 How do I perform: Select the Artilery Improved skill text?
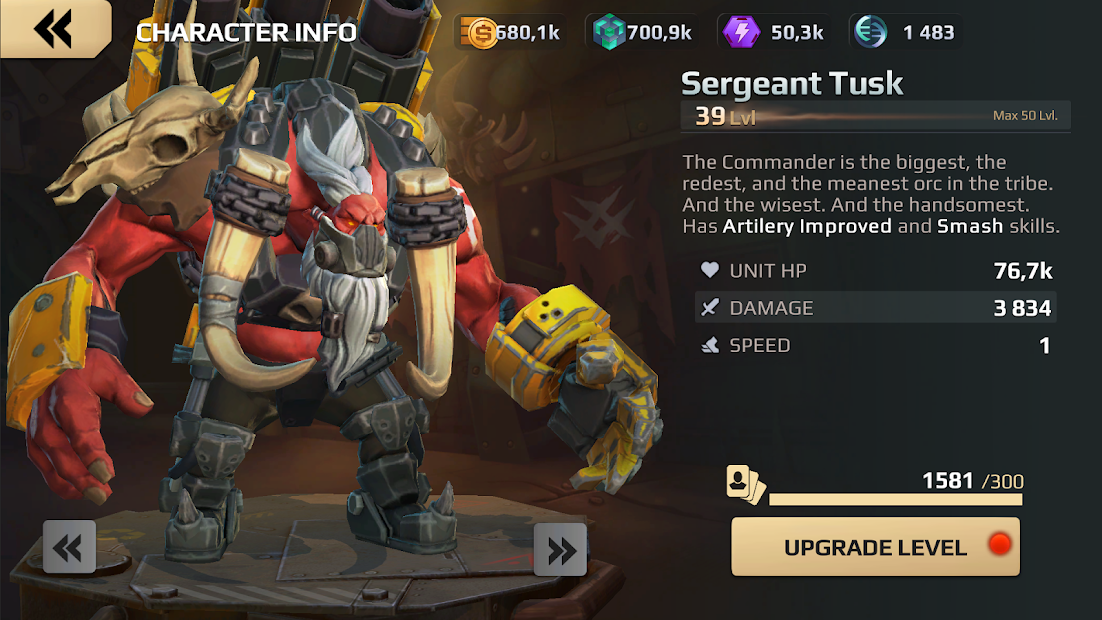click(x=807, y=226)
